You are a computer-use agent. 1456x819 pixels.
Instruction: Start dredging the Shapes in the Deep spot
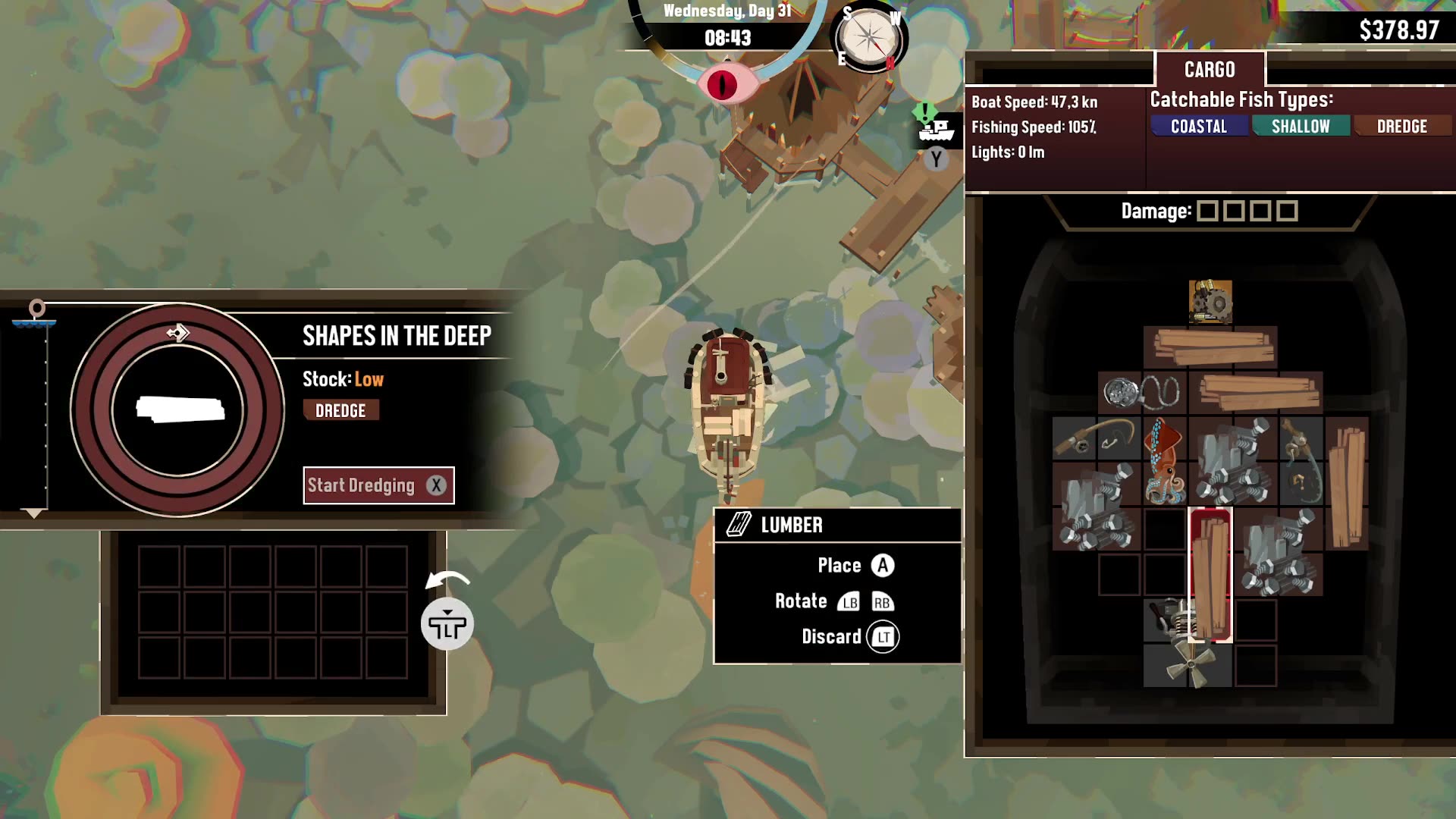click(x=378, y=485)
